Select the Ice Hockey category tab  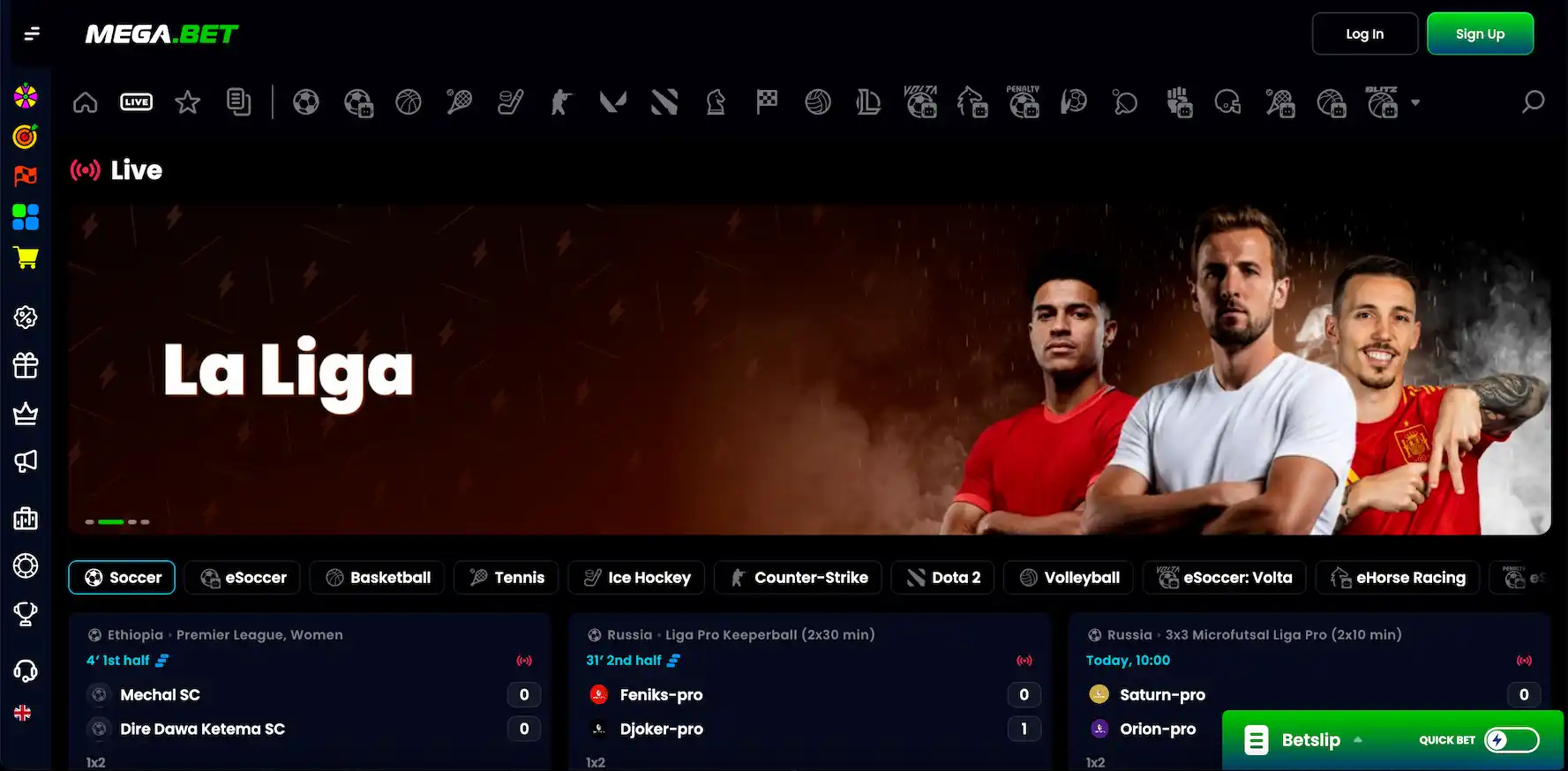pos(636,578)
